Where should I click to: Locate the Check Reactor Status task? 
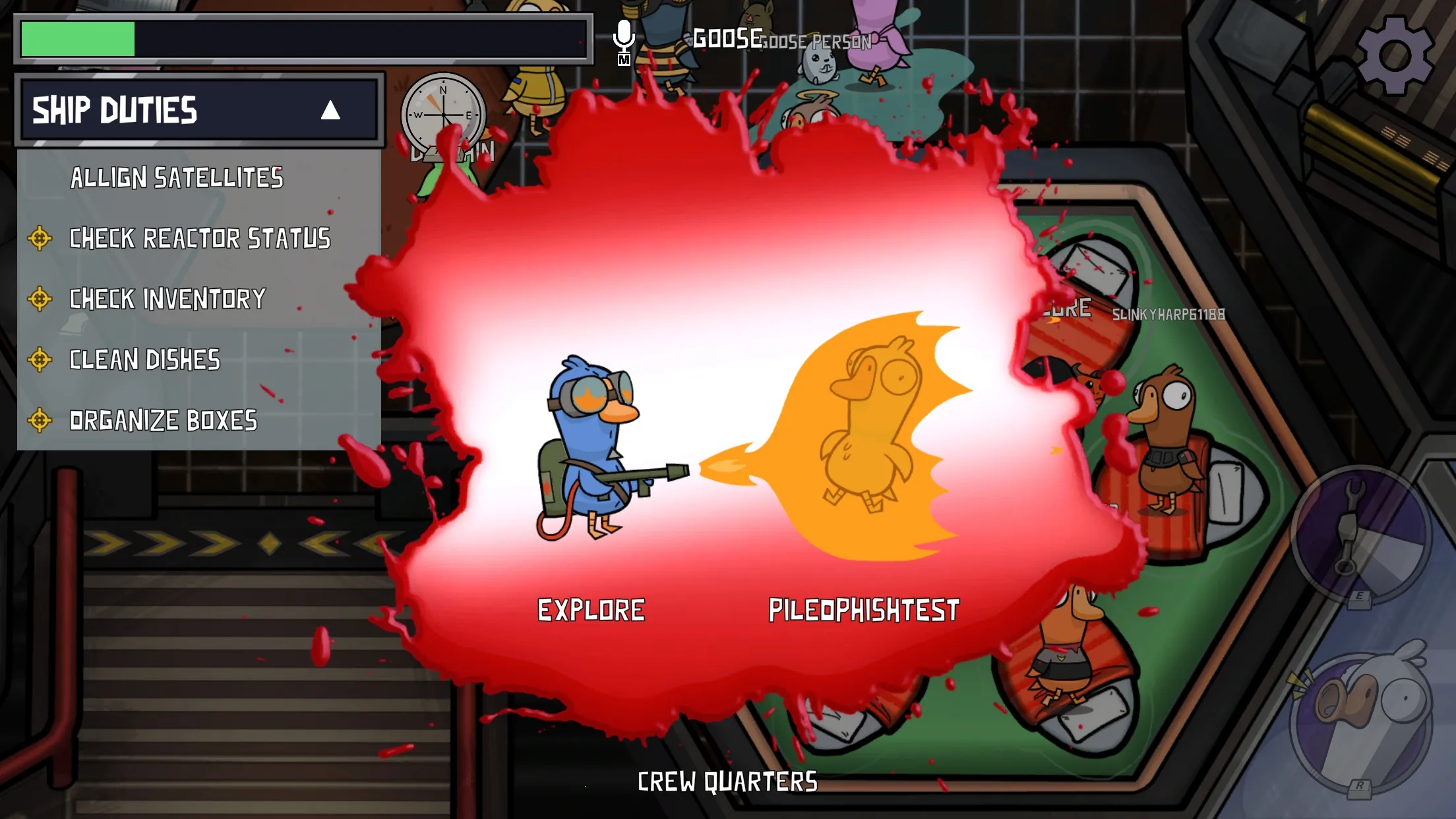(199, 239)
